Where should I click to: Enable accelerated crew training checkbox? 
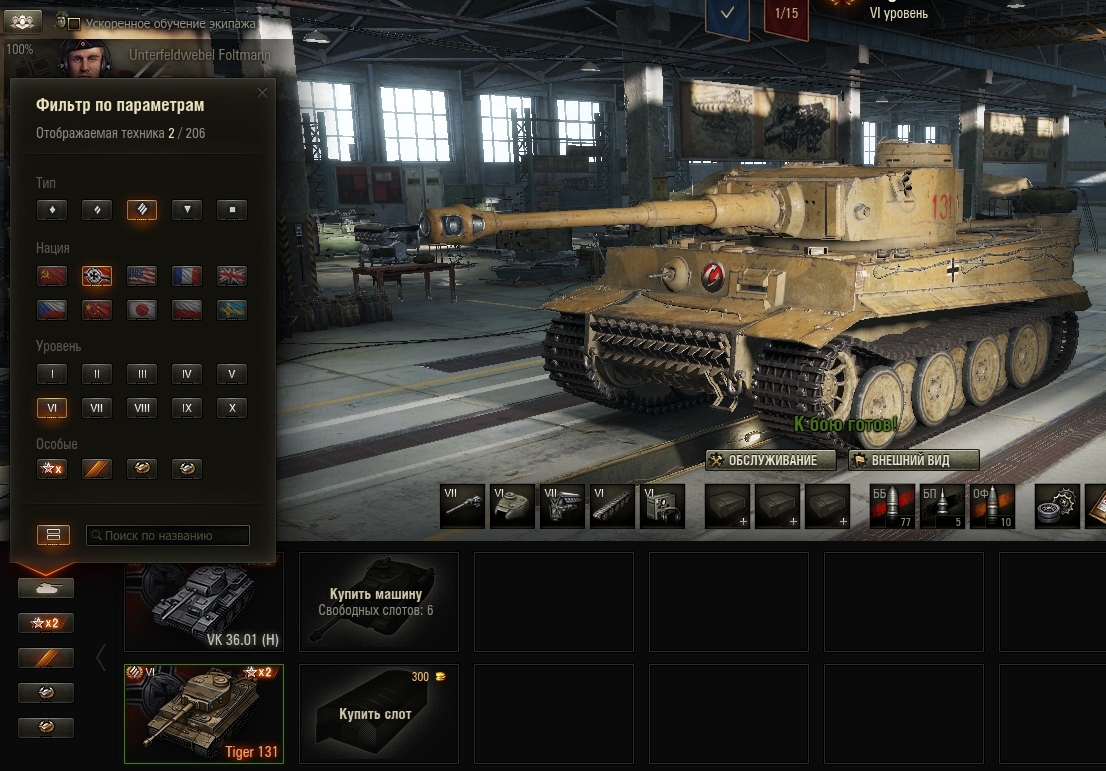pos(74,23)
